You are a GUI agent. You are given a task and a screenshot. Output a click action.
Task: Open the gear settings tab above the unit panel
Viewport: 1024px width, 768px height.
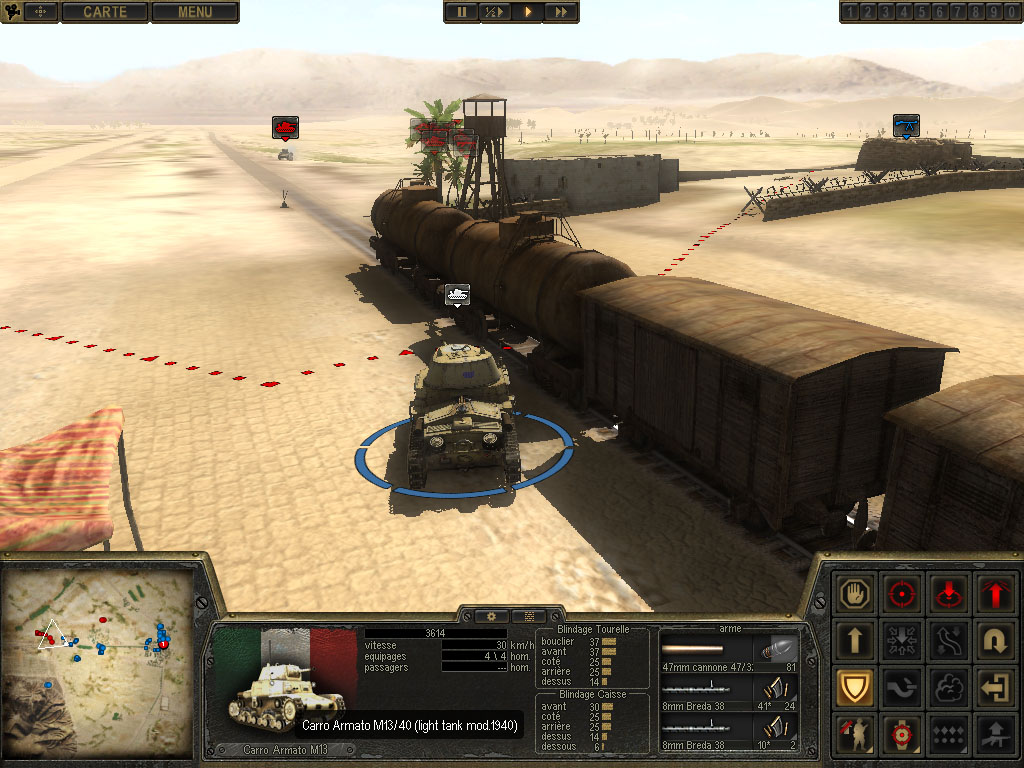(492, 616)
